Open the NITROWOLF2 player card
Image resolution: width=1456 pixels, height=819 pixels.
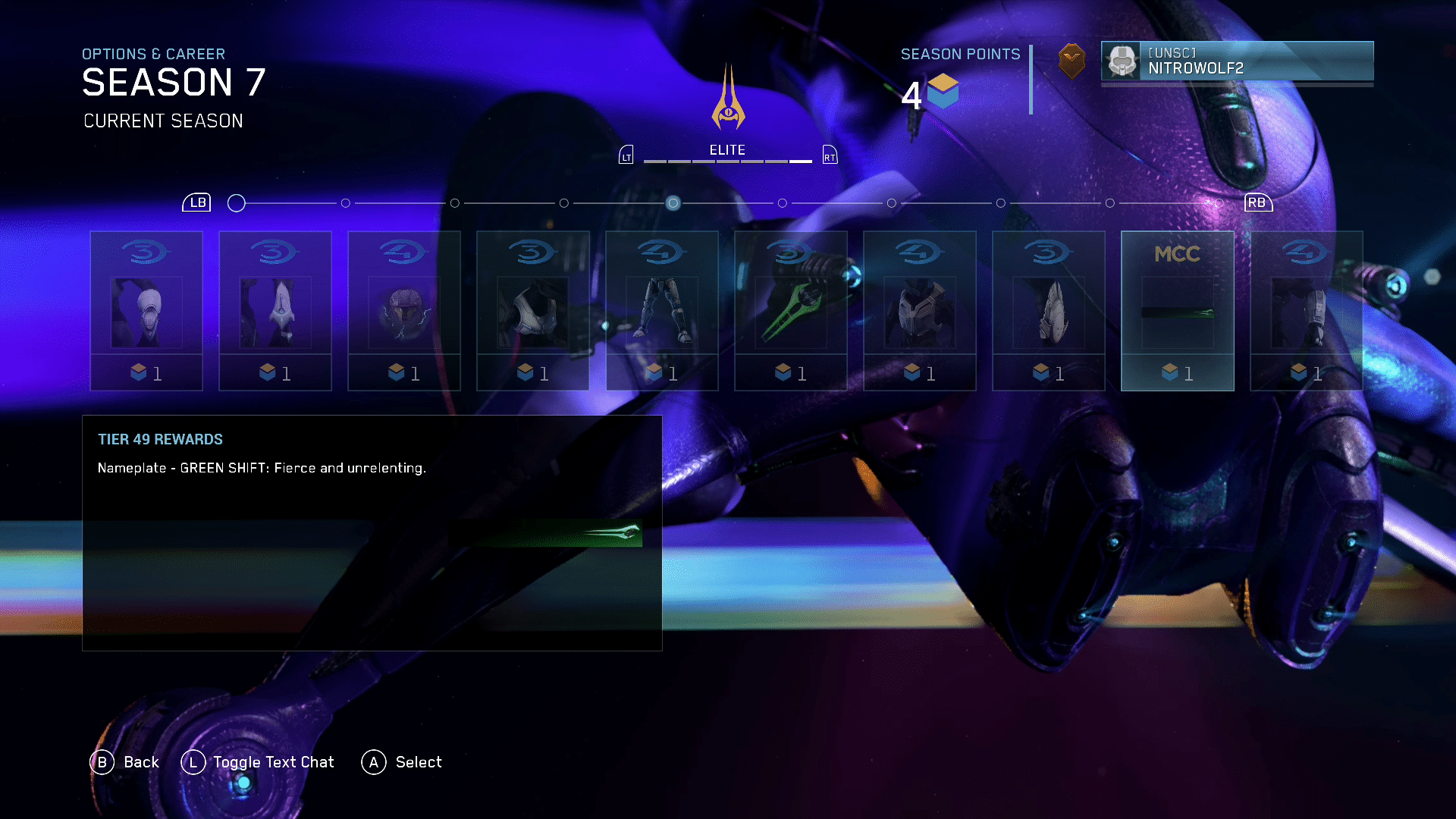pyautogui.click(x=1237, y=61)
